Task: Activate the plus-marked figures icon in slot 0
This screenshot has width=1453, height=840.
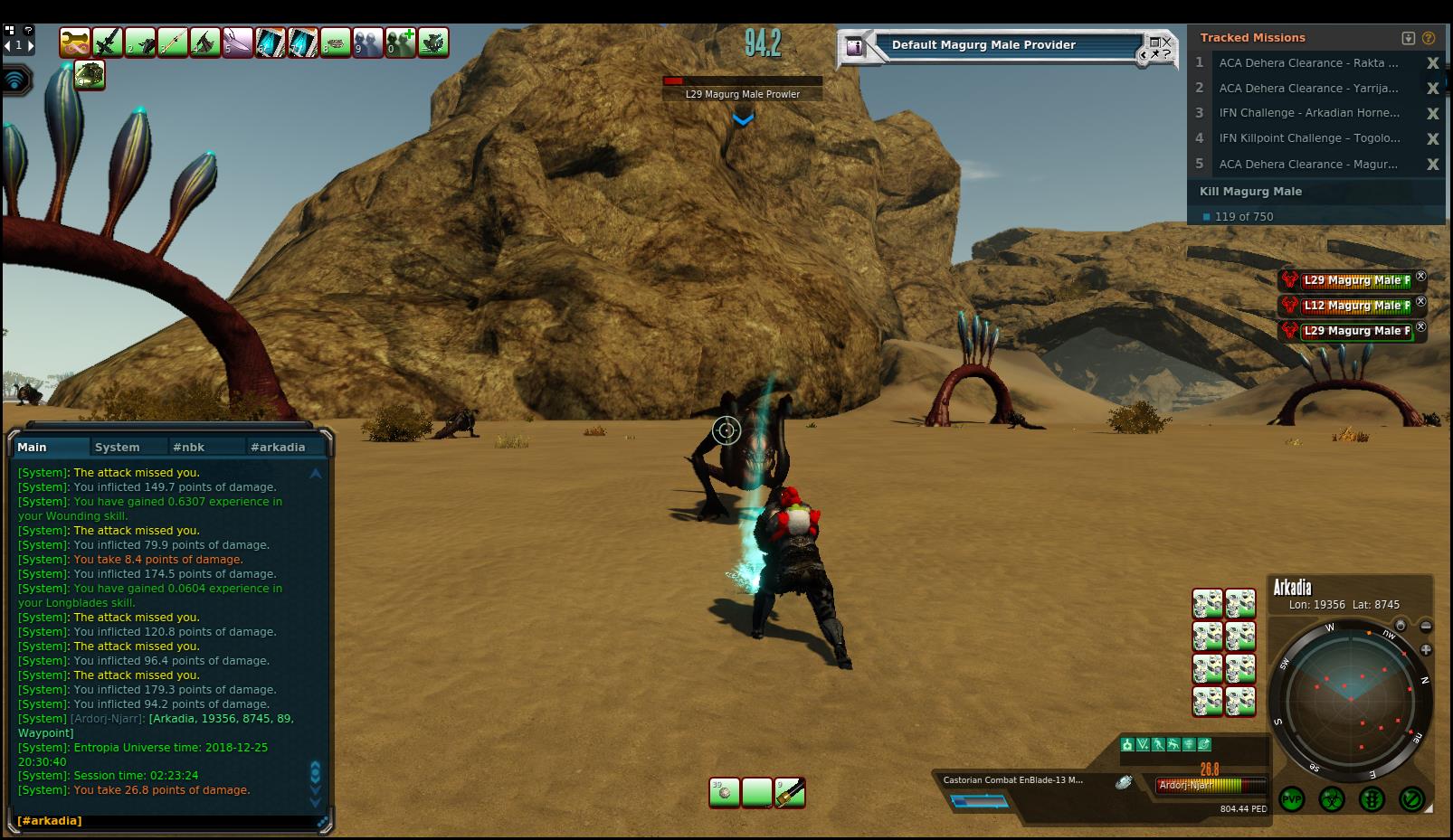Action: pos(401,42)
